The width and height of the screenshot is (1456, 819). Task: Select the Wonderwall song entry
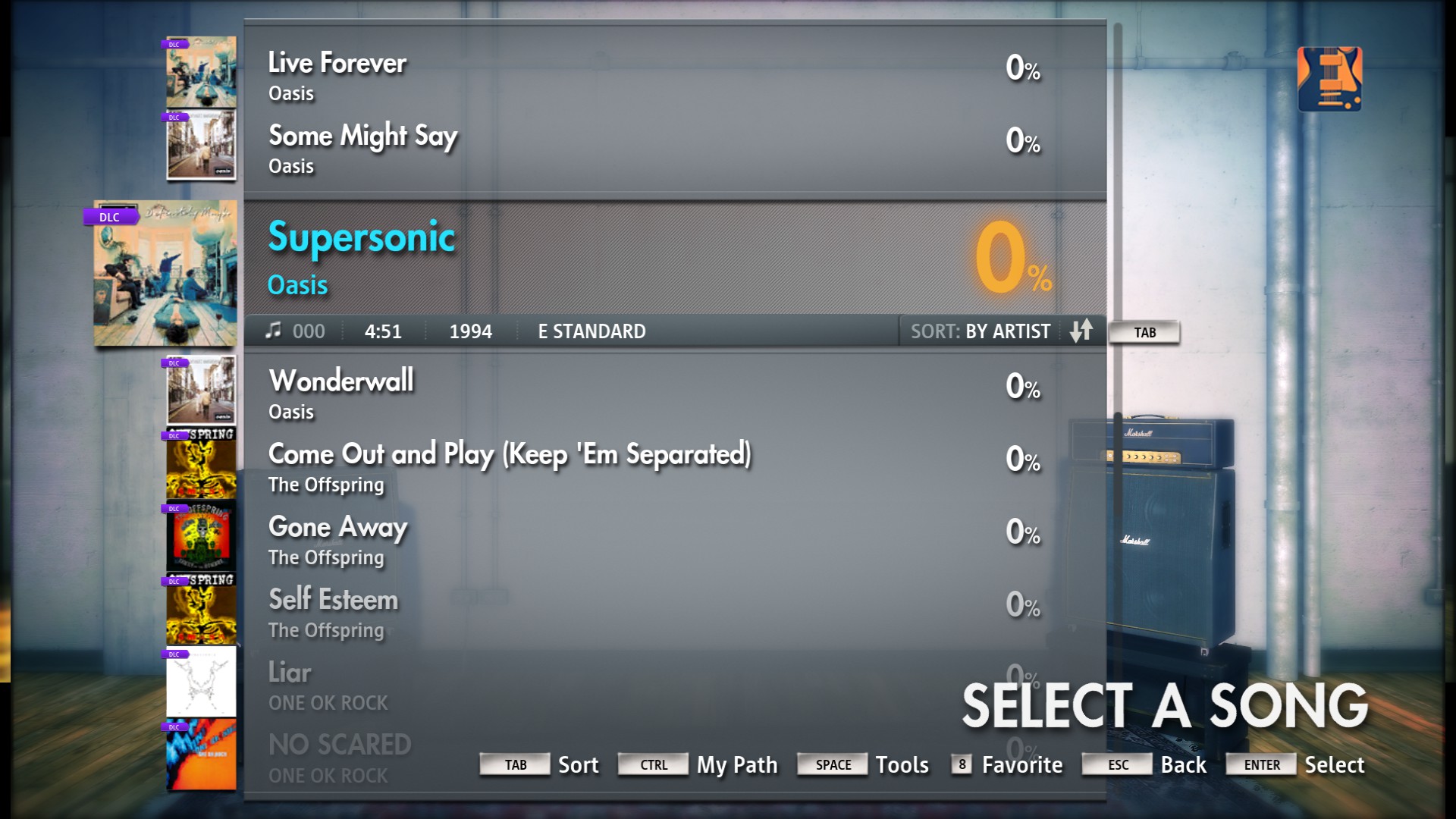[531, 393]
